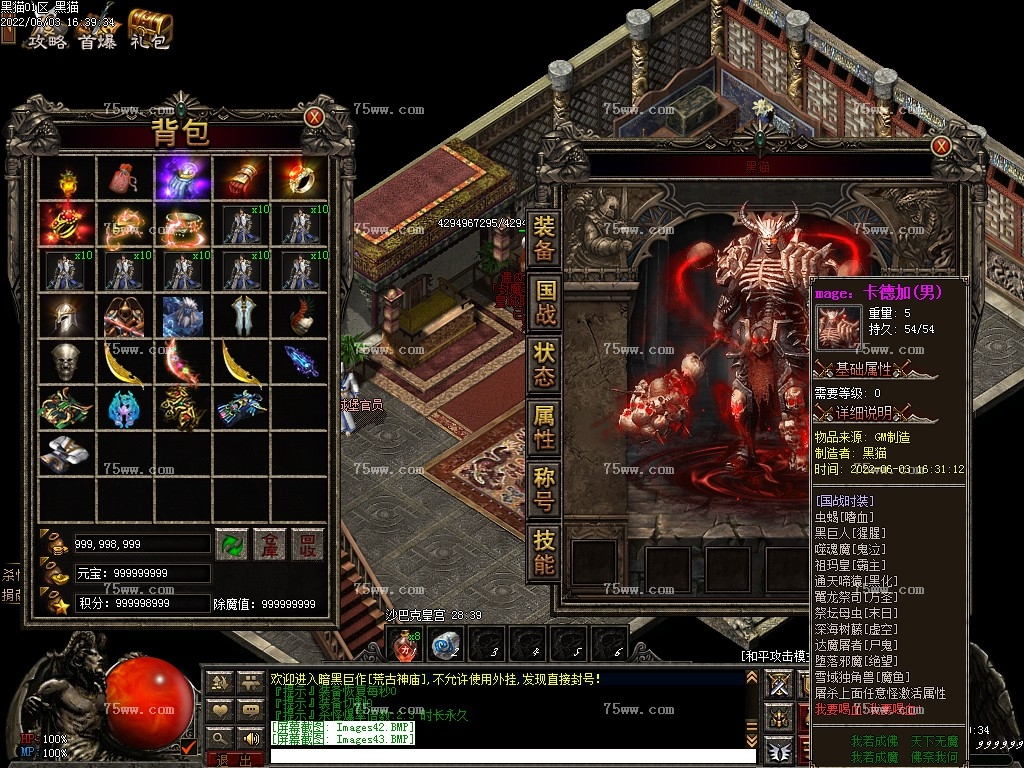Switch to the 装备 equipment tab
Image resolution: width=1024 pixels, height=768 pixels.
point(544,237)
